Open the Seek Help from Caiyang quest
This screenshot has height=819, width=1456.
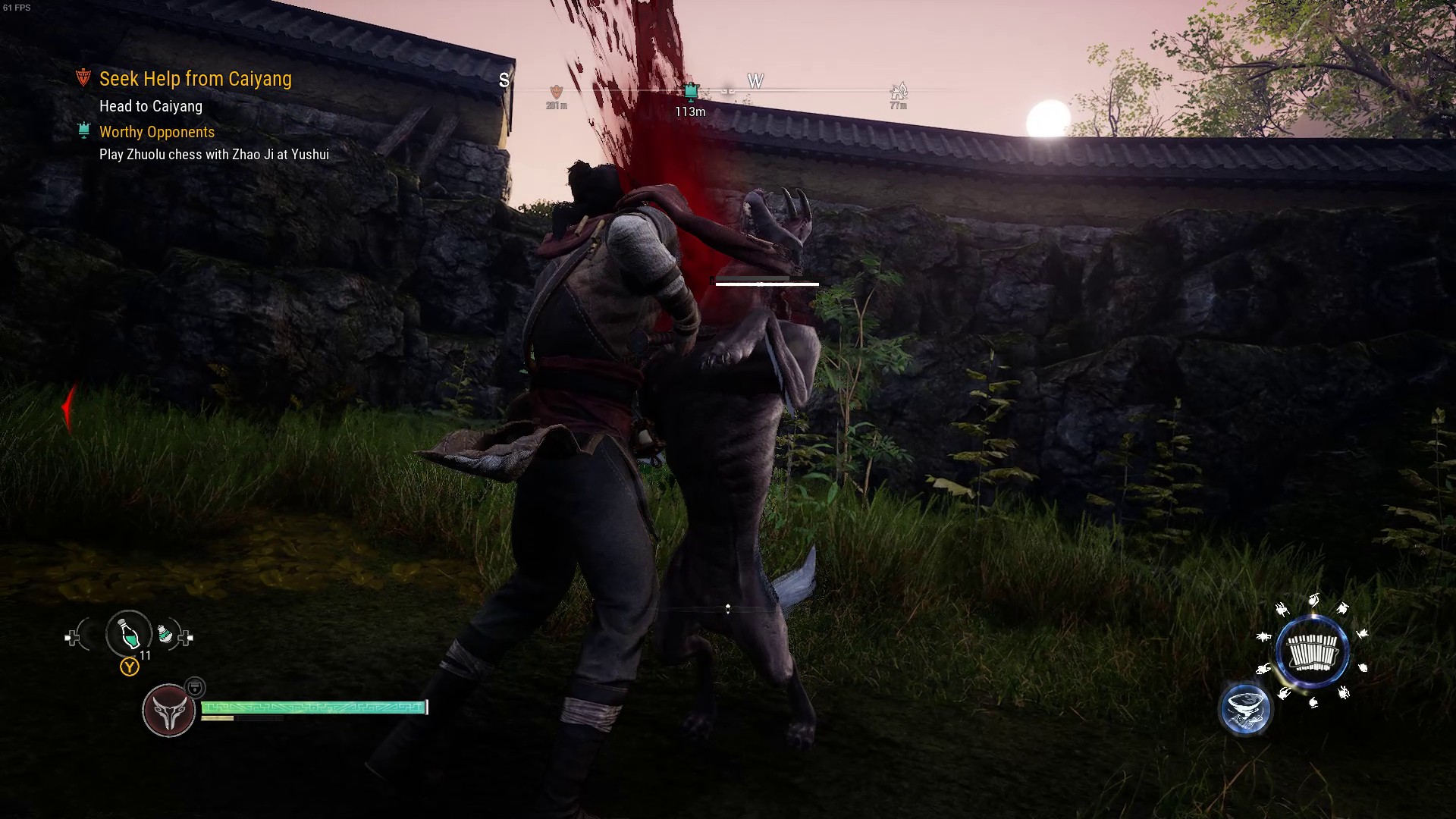point(195,79)
